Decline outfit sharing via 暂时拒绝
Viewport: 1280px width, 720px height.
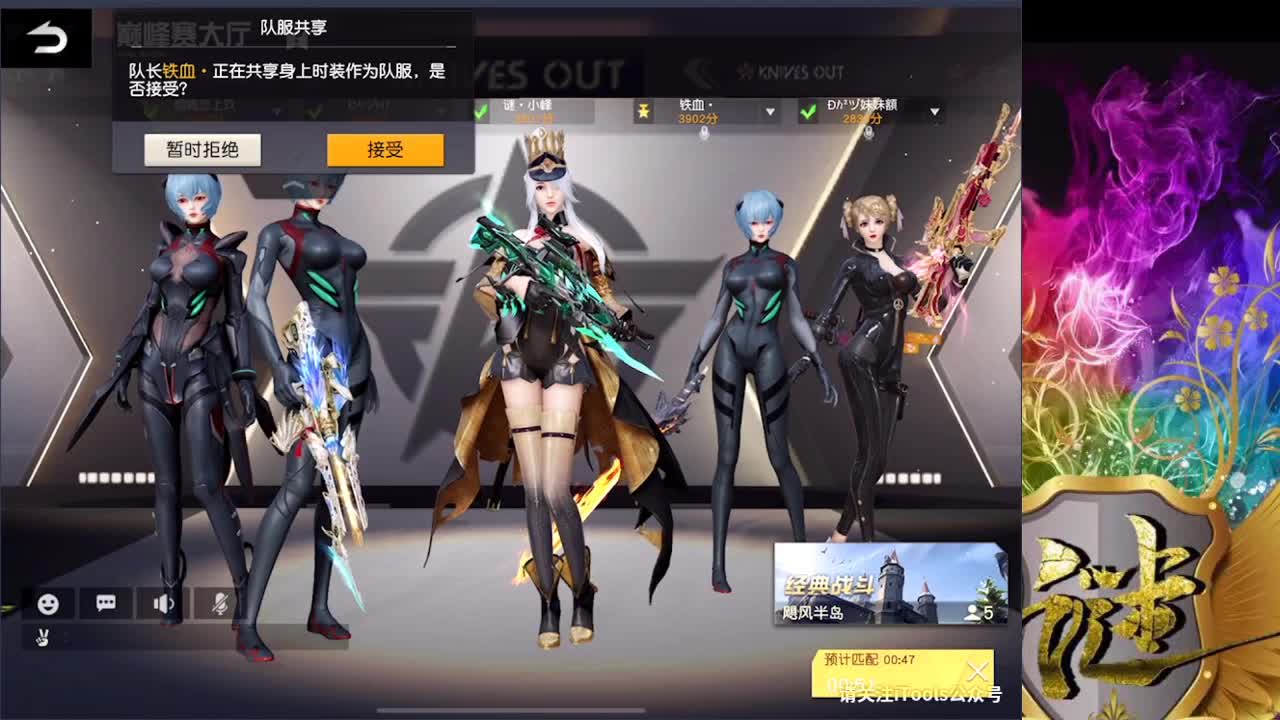click(203, 149)
